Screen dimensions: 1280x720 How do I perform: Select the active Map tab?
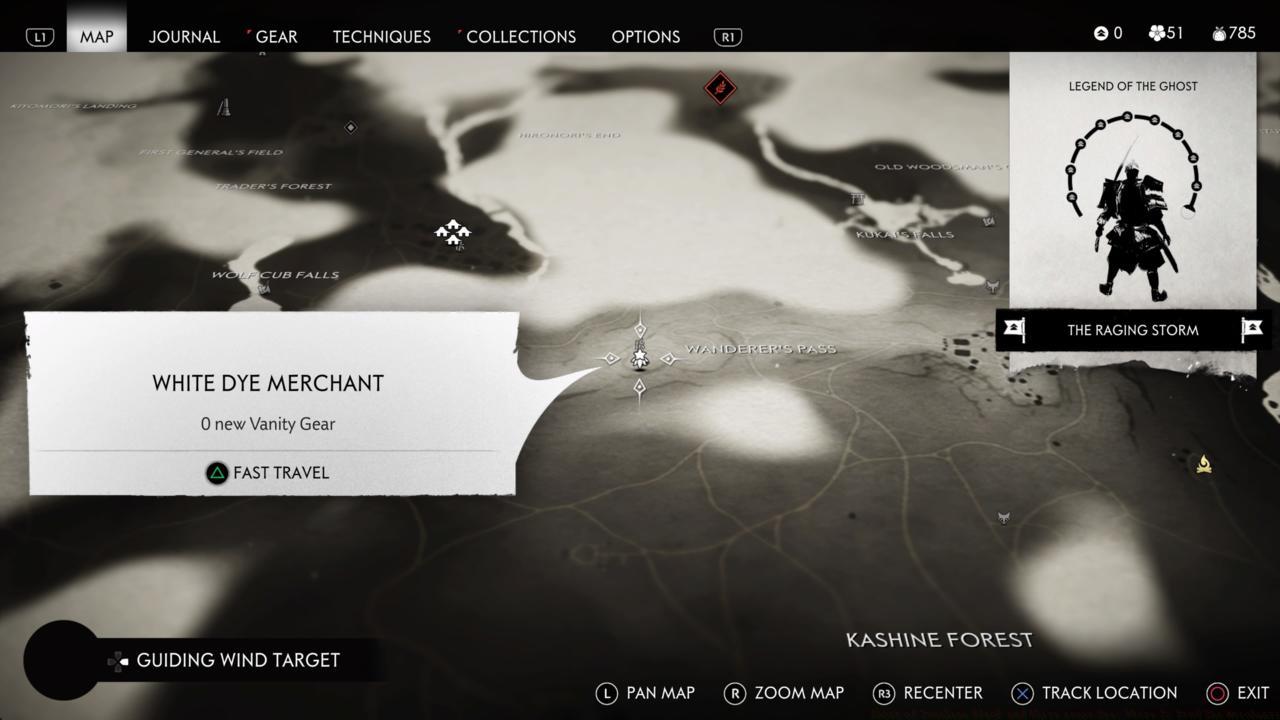(x=97, y=36)
